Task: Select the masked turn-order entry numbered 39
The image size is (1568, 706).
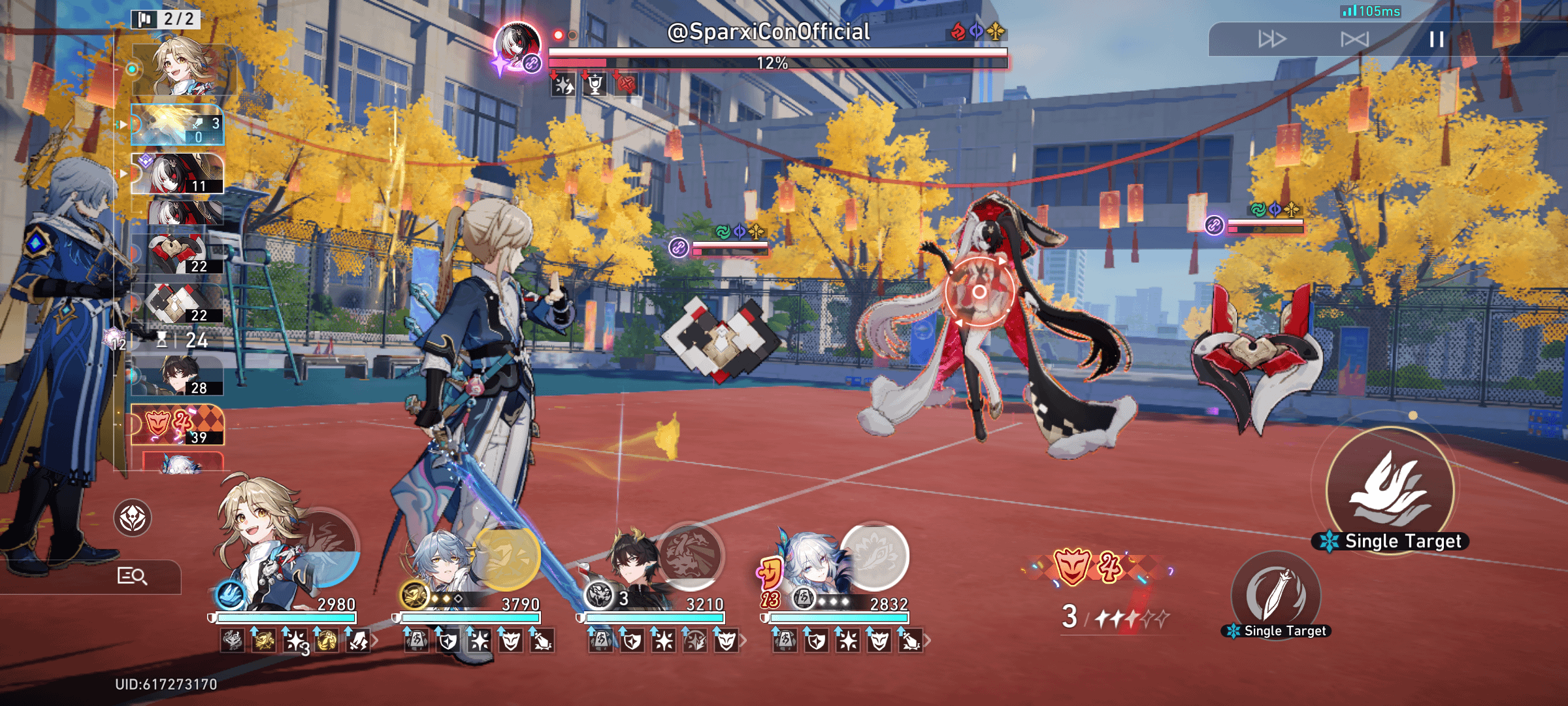Action: (x=177, y=425)
